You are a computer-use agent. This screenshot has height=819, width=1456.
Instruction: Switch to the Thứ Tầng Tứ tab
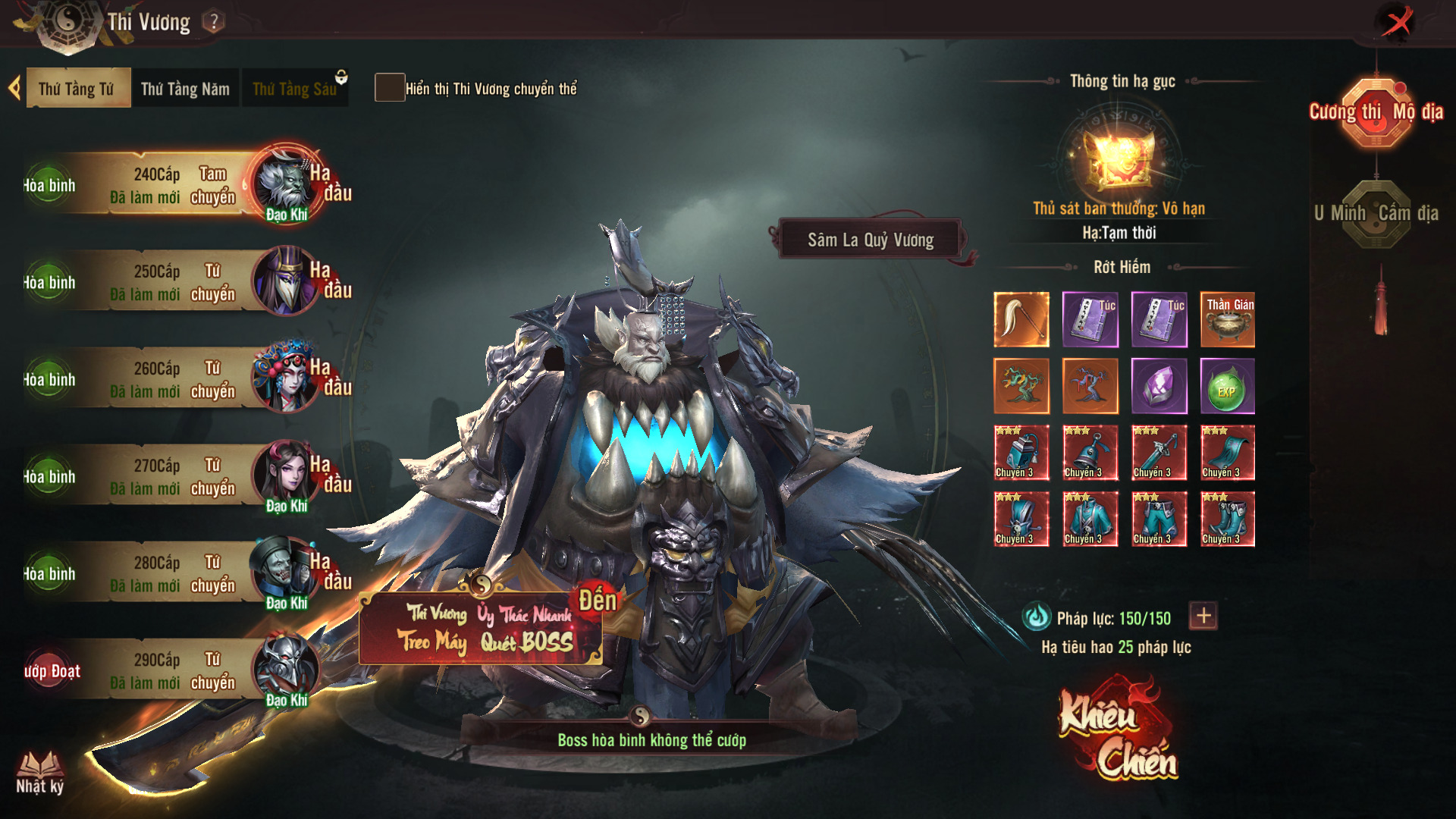click(x=77, y=89)
